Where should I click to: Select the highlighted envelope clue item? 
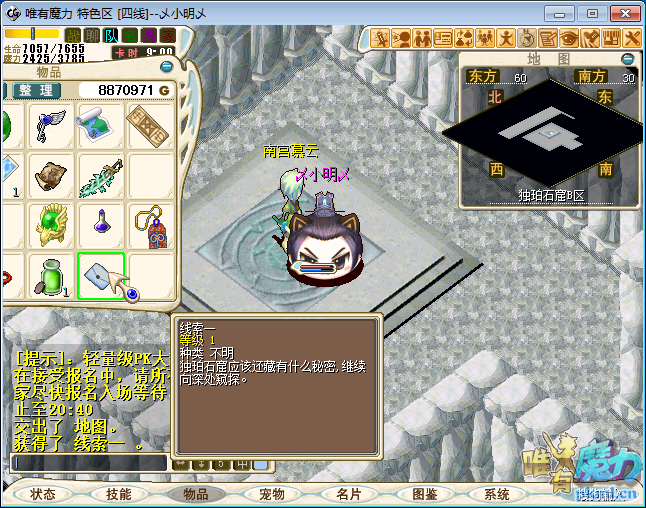(x=101, y=275)
